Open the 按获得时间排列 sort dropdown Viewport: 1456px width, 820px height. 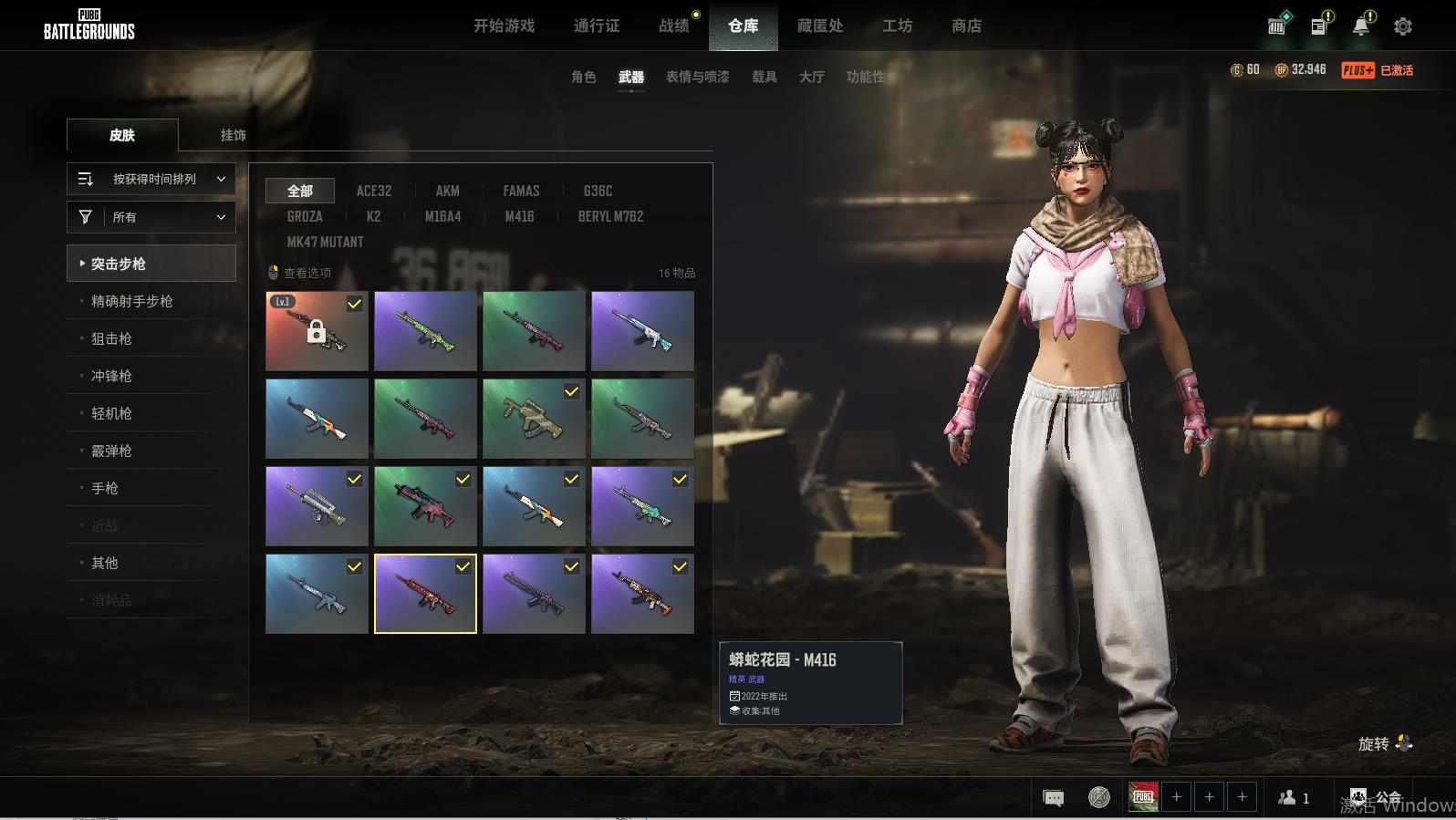point(151,179)
